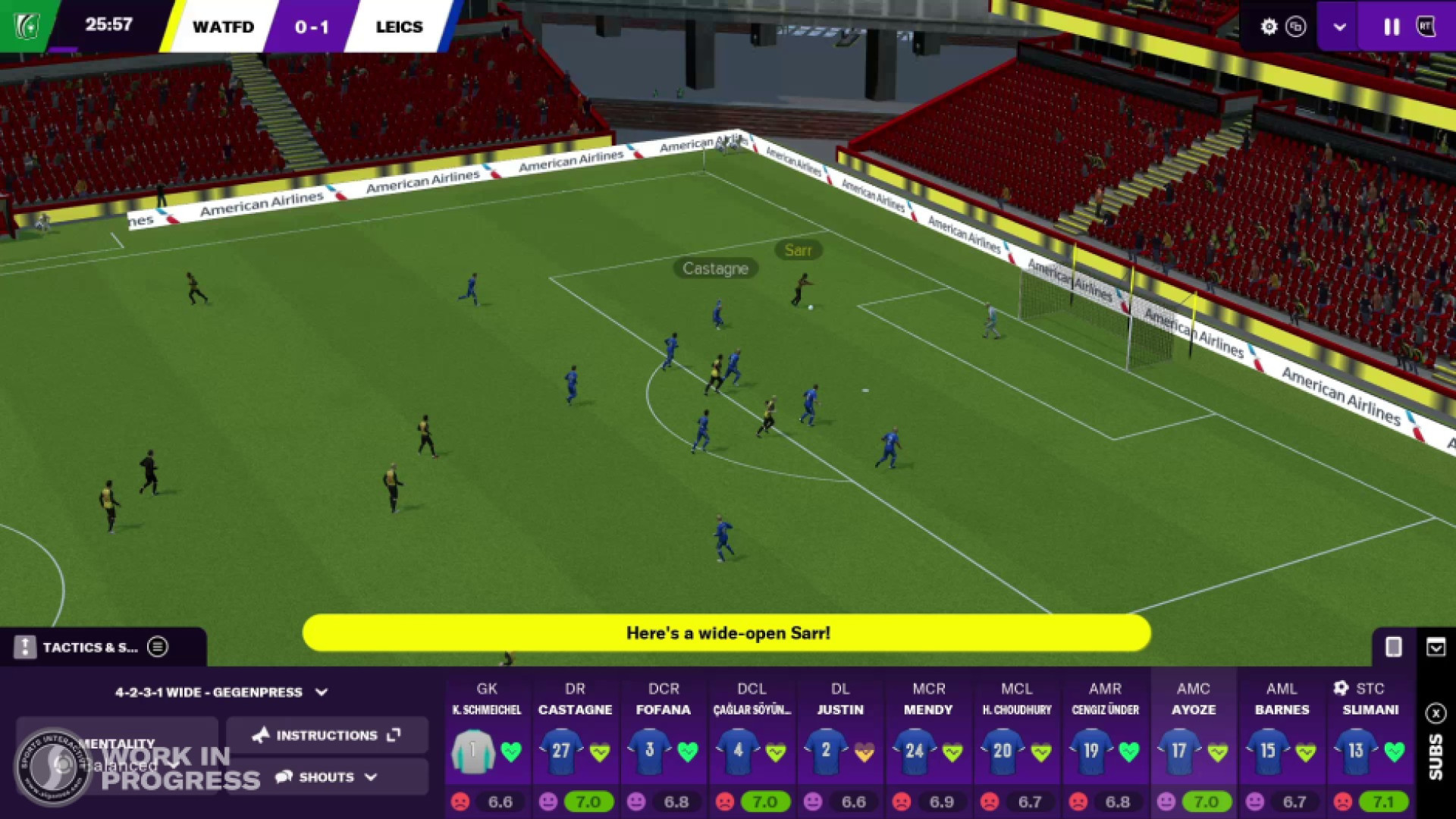Click the INSTRUCTIONS button
The image size is (1456, 819).
pos(326,735)
